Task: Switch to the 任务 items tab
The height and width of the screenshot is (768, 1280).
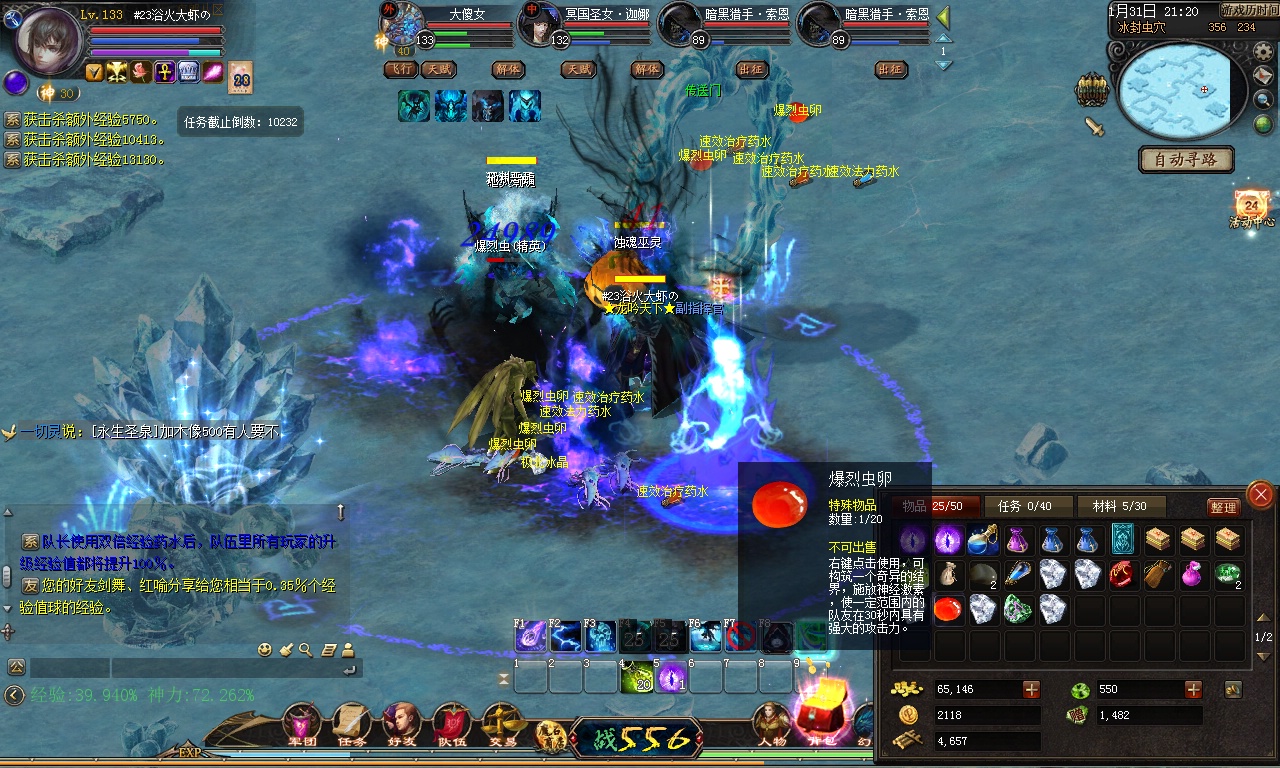Action: click(1027, 507)
